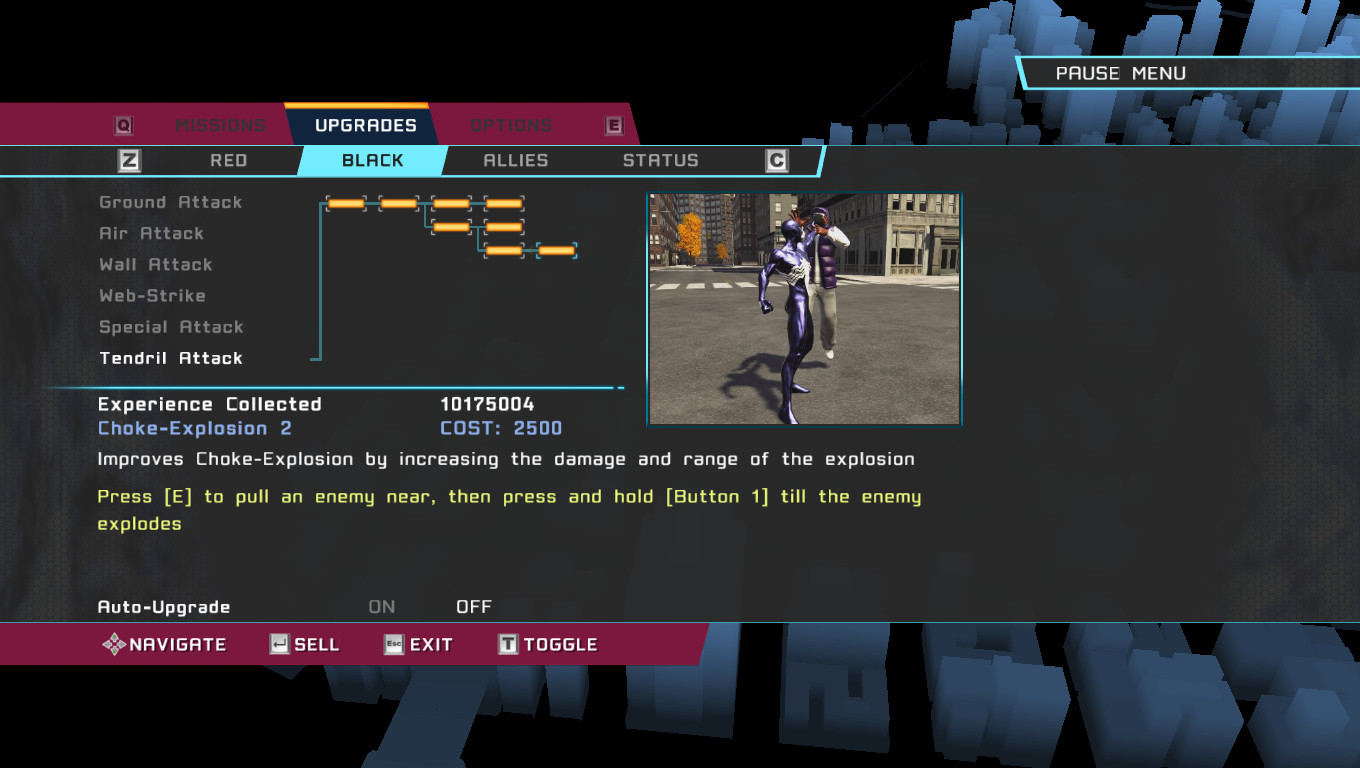Image resolution: width=1360 pixels, height=768 pixels.
Task: Select the Tendril Attack category
Action: 170,358
